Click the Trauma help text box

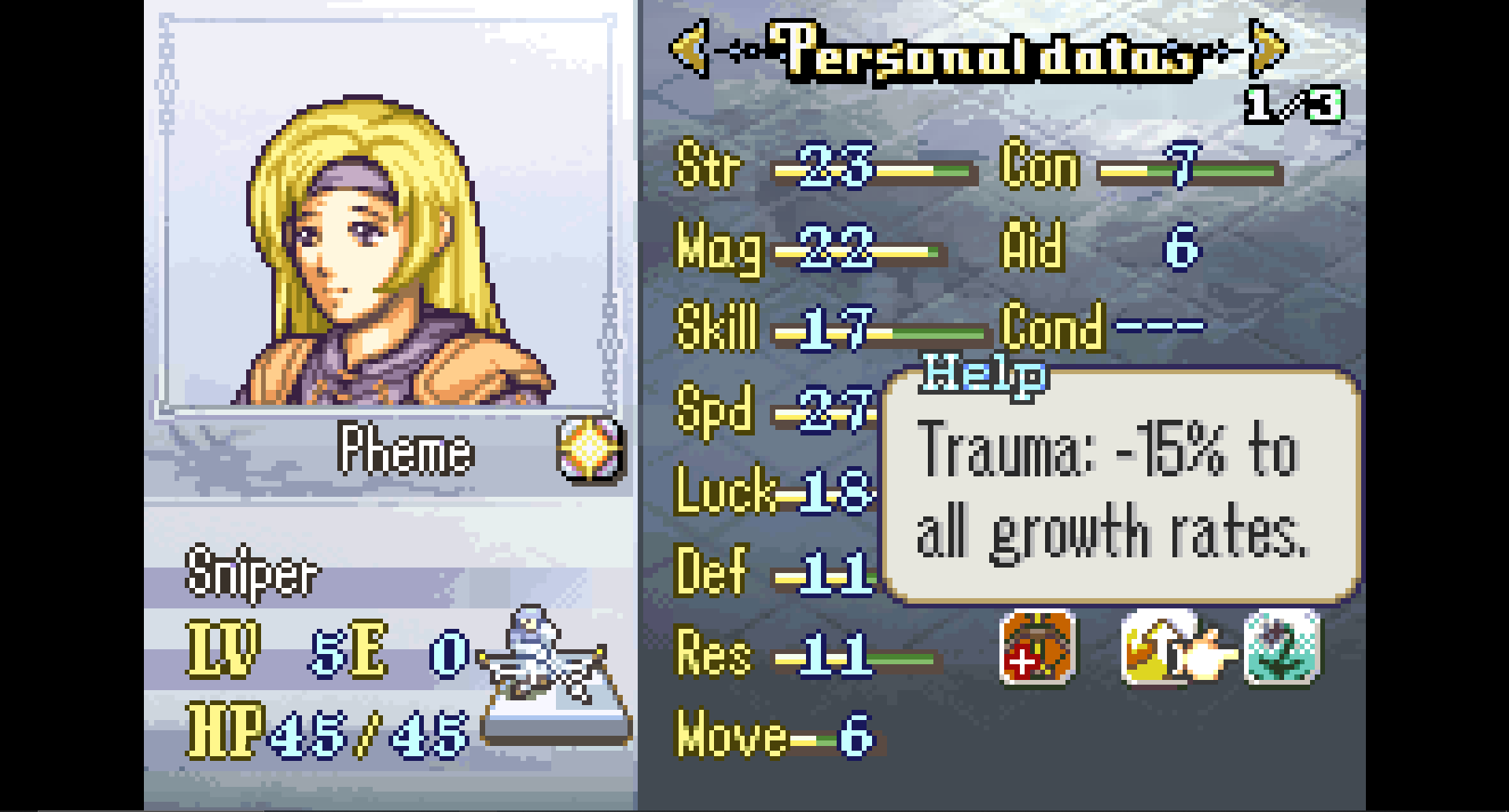point(1121,487)
